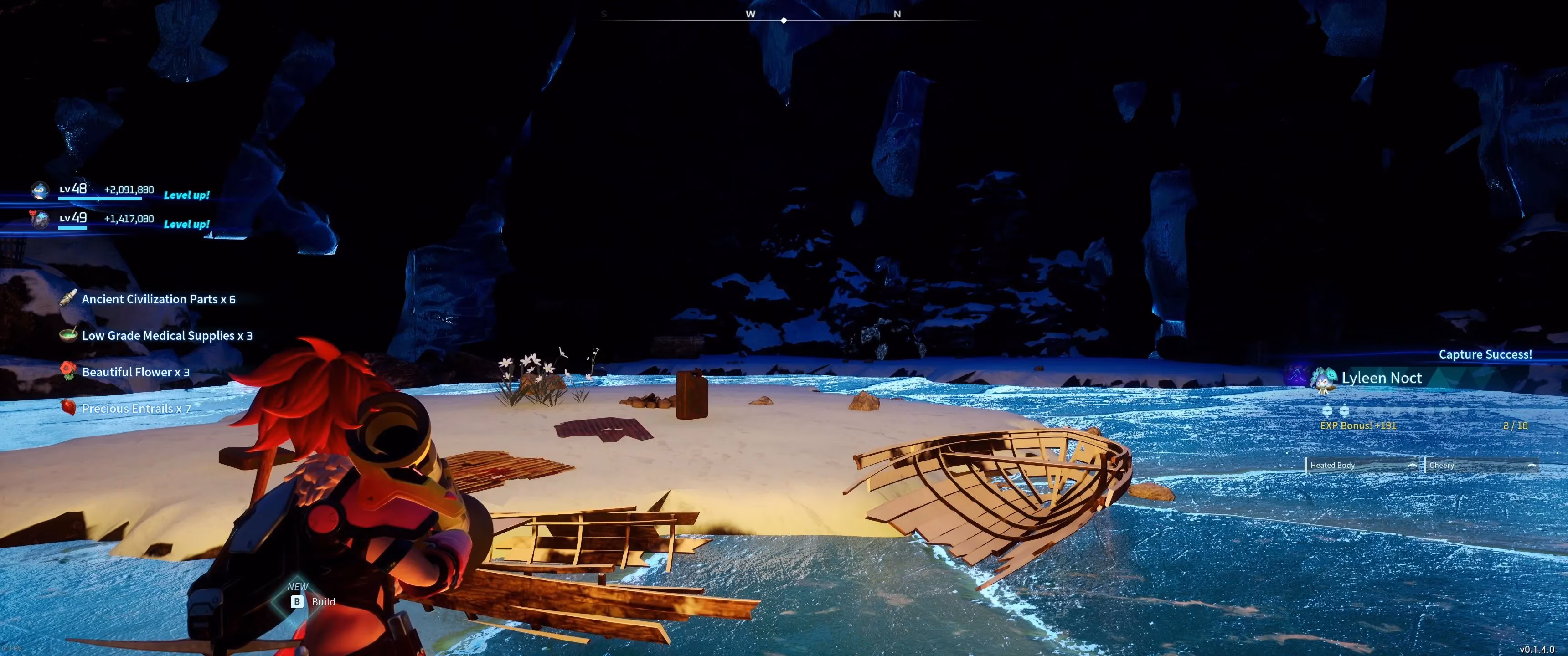This screenshot has width=1568, height=656.
Task: Select the Cheery passive skill tag
Action: point(1481,465)
